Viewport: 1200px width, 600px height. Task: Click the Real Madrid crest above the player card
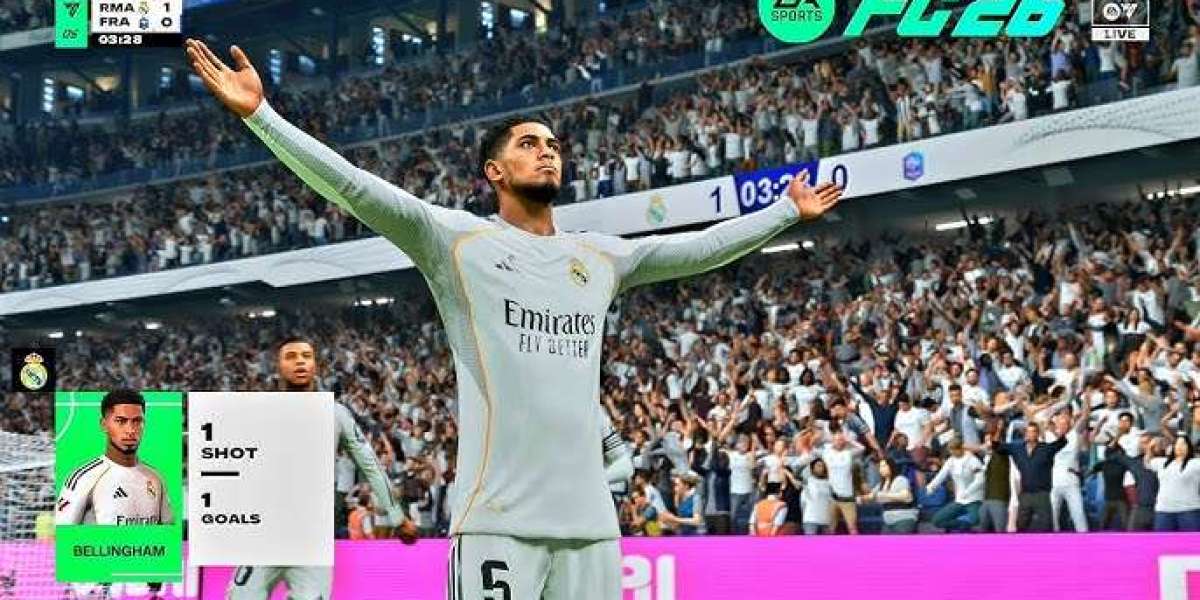[33, 370]
